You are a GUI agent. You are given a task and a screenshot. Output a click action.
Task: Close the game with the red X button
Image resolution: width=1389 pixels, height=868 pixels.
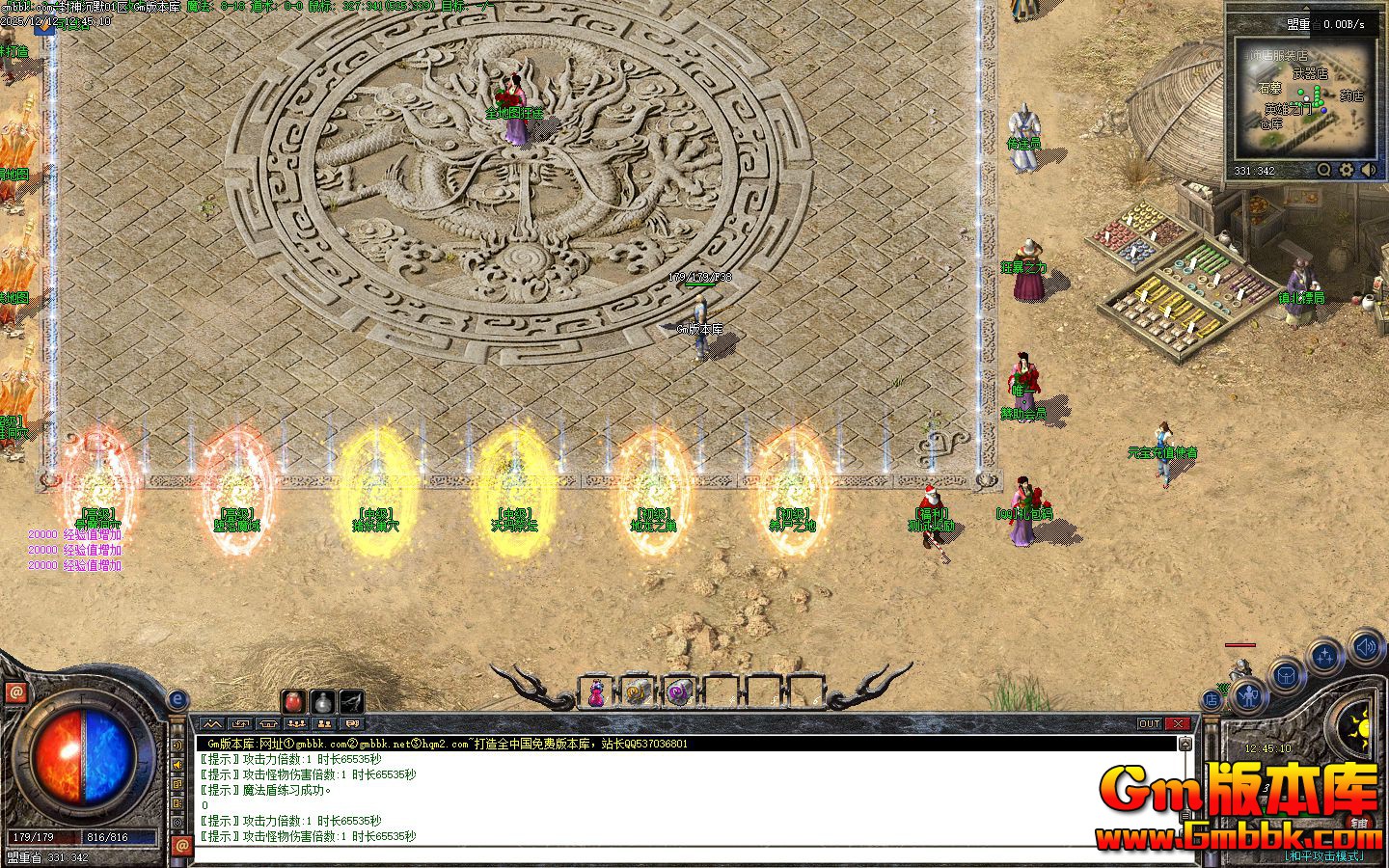tap(1179, 723)
